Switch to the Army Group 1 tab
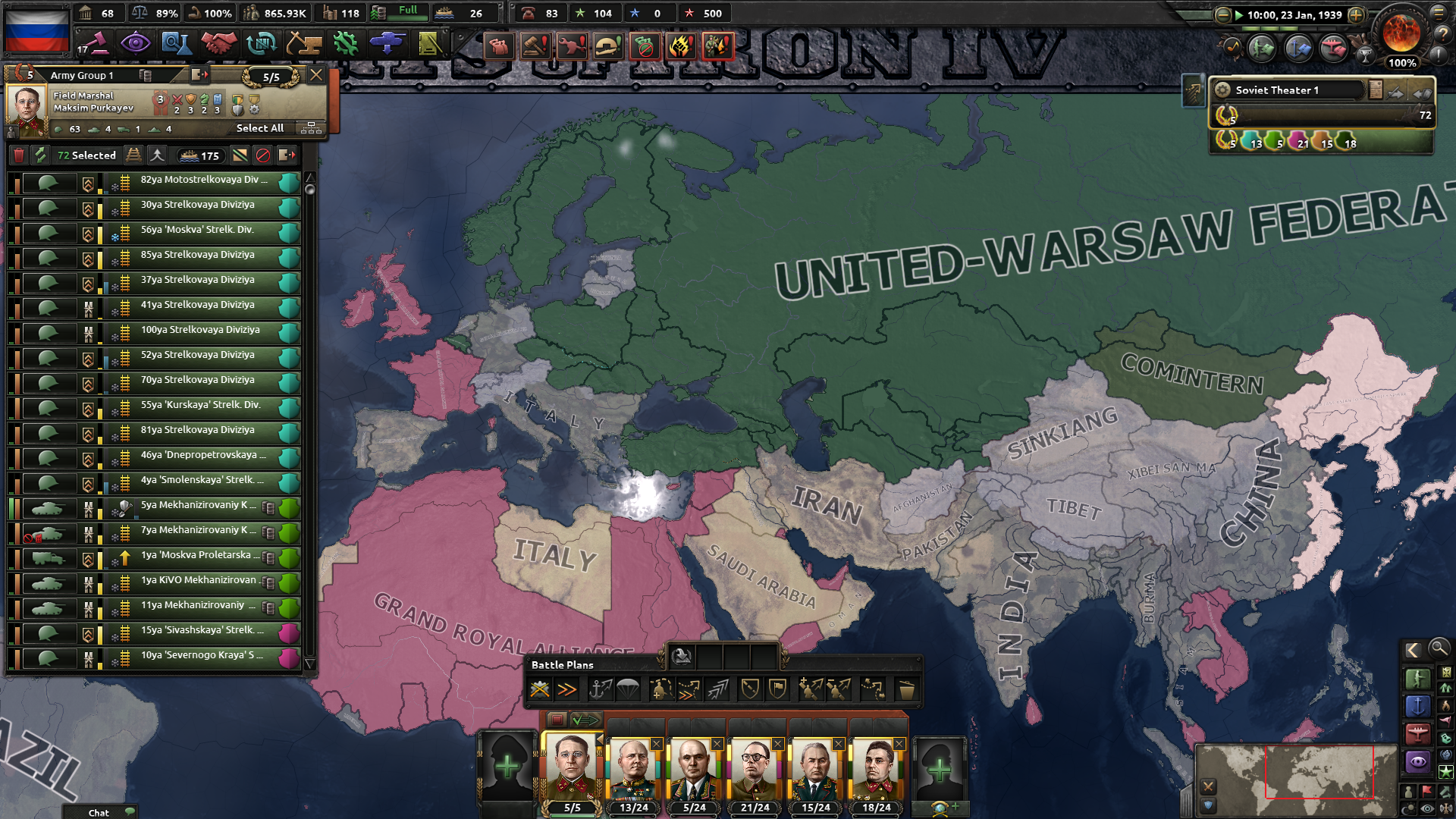 pyautogui.click(x=83, y=75)
